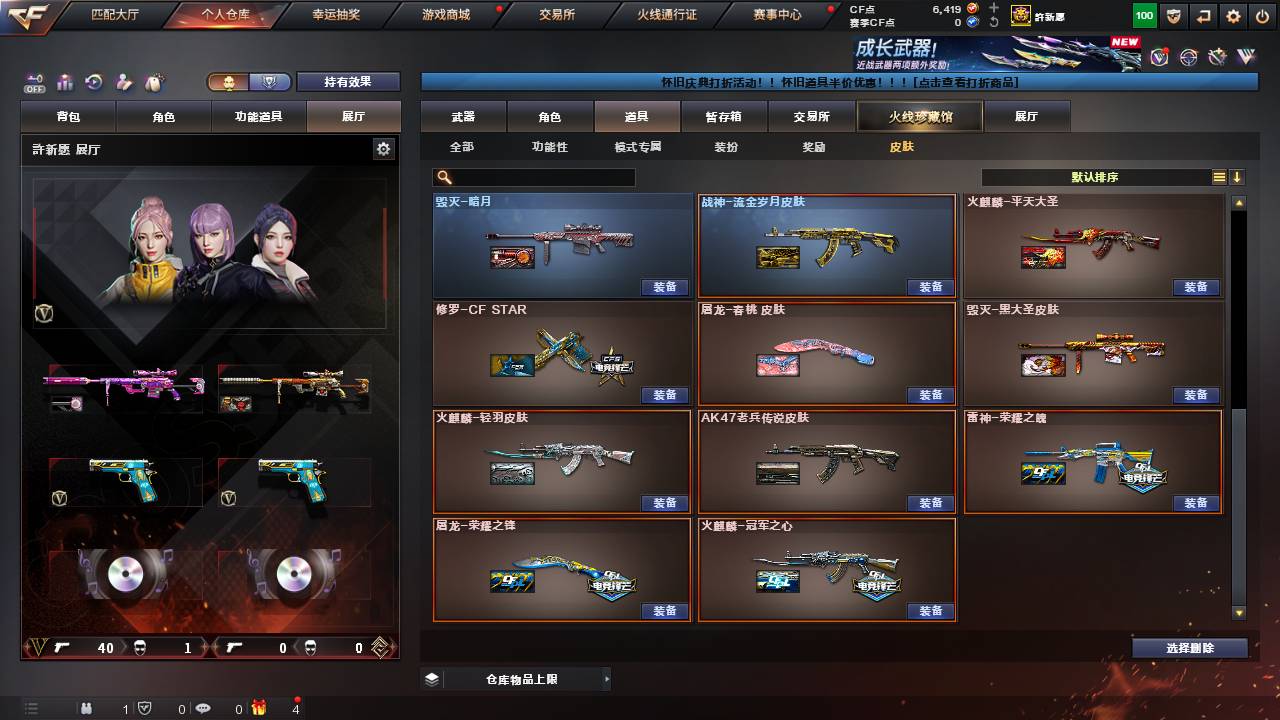The height and width of the screenshot is (720, 1280).
Task: Open the showroom settings gear beside 许新愿 展厅
Action: click(382, 148)
